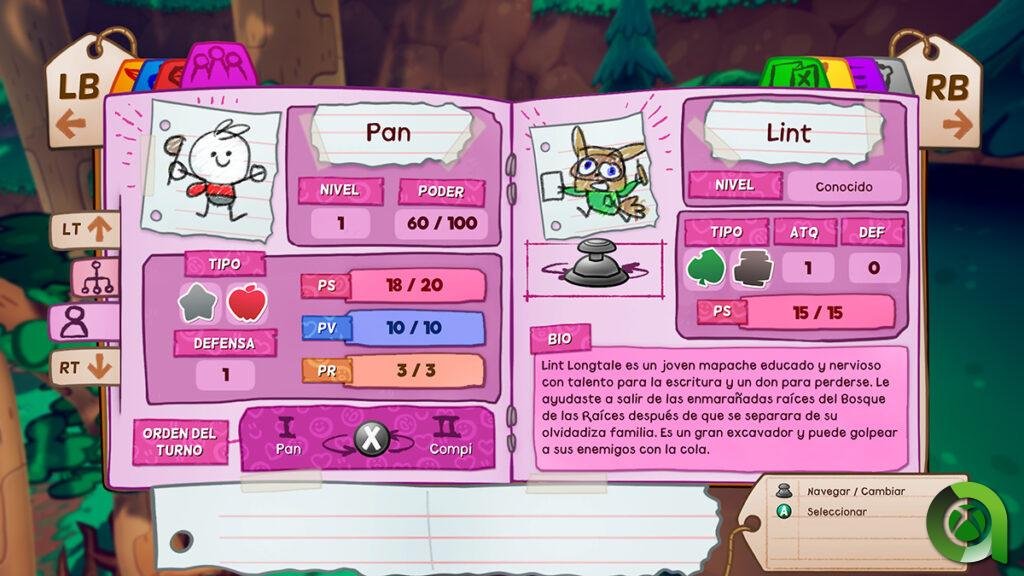Select the skill tree side tab
1024x576 pixels.
click(x=97, y=278)
